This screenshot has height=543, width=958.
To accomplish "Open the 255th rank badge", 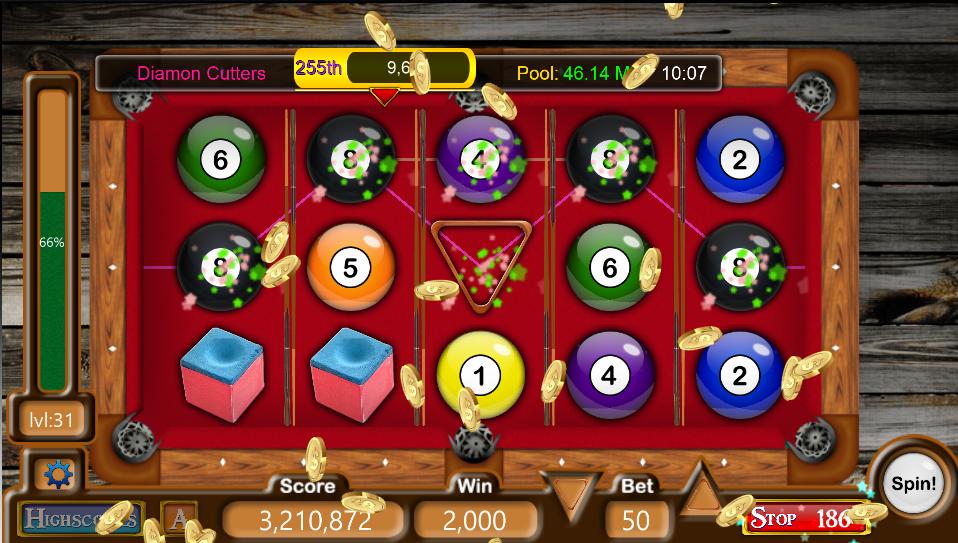I will (319, 68).
